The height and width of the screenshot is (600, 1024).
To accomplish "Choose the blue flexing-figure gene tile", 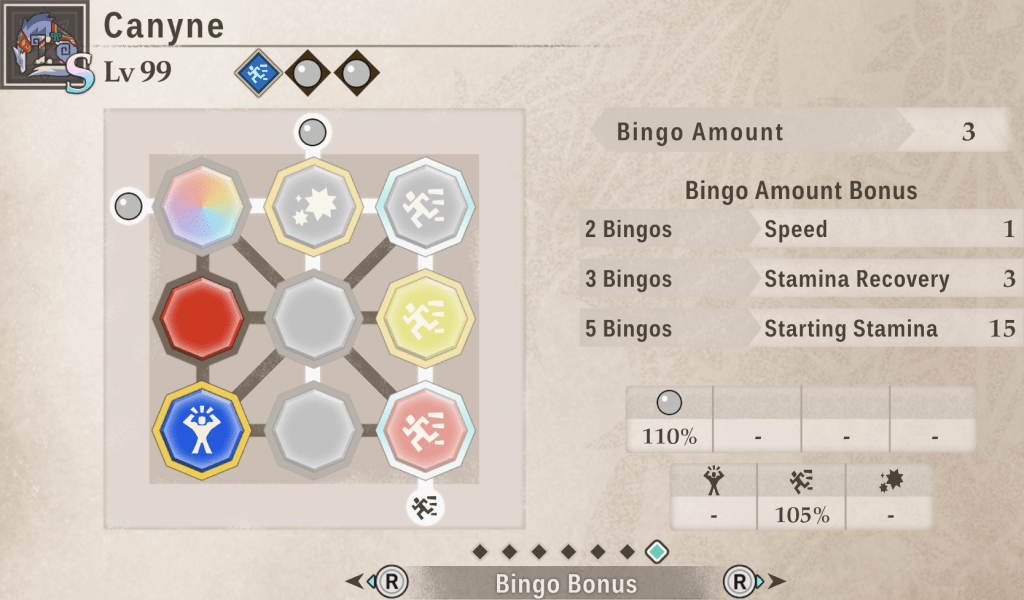I will (x=202, y=430).
